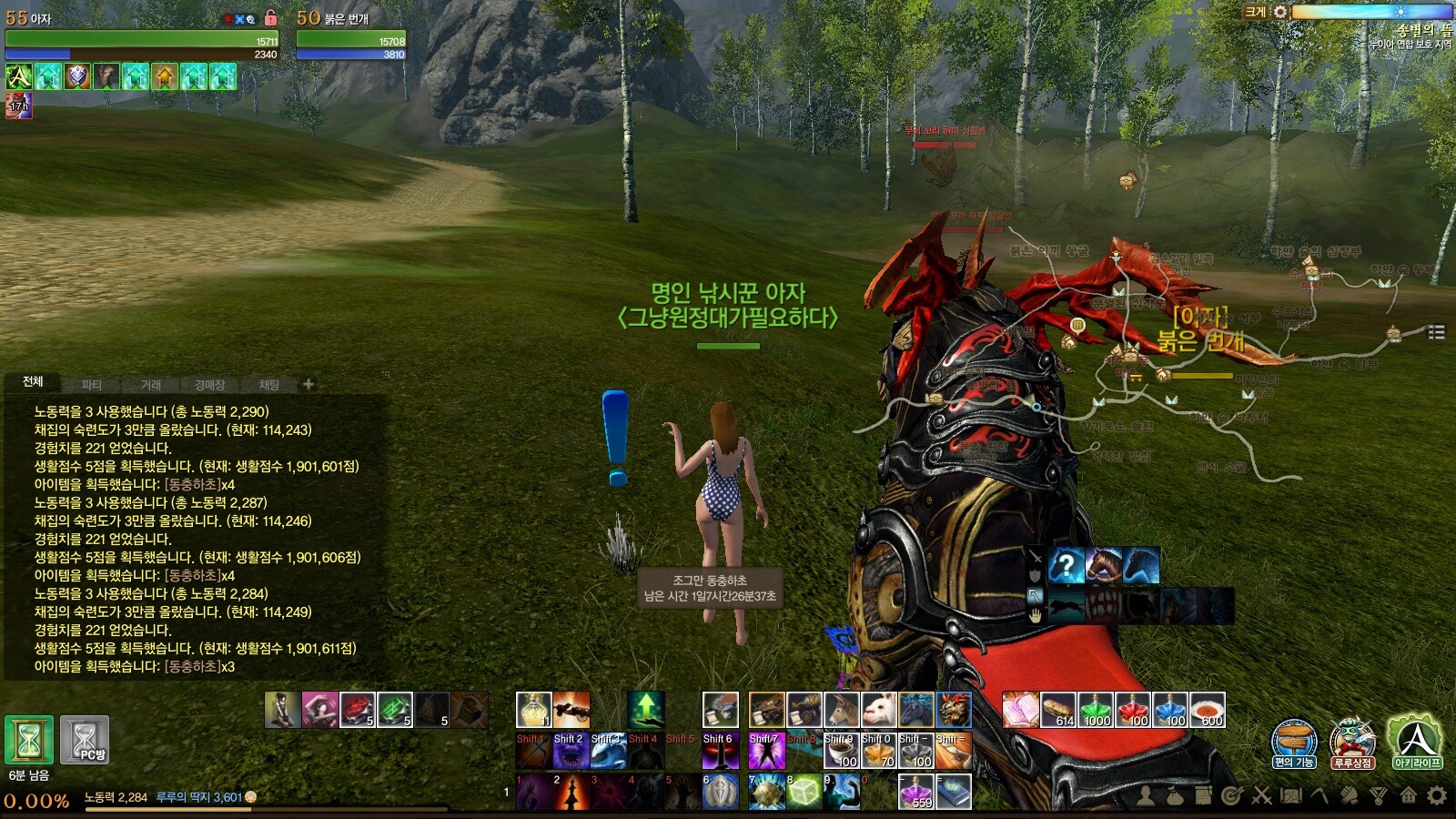Image resolution: width=1456 pixels, height=819 pixels.
Task: Add a new chat tab with plus
Action: click(x=308, y=384)
